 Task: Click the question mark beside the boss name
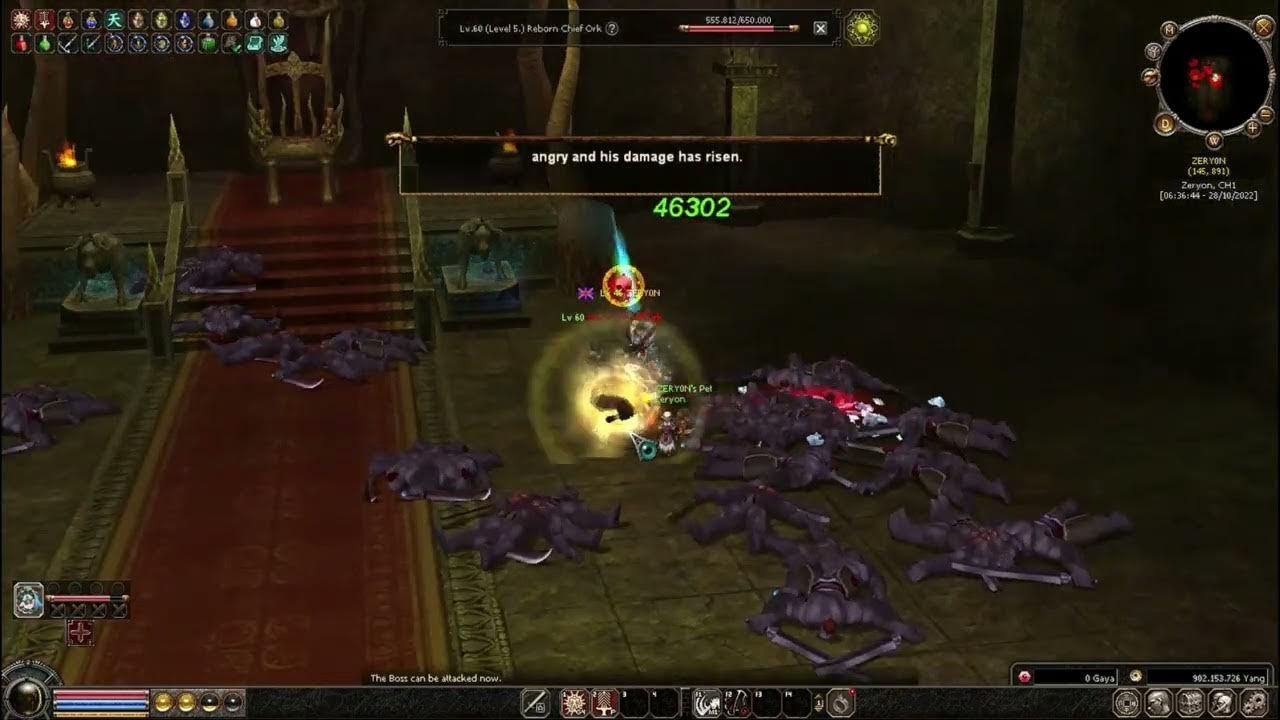pyautogui.click(x=612, y=28)
